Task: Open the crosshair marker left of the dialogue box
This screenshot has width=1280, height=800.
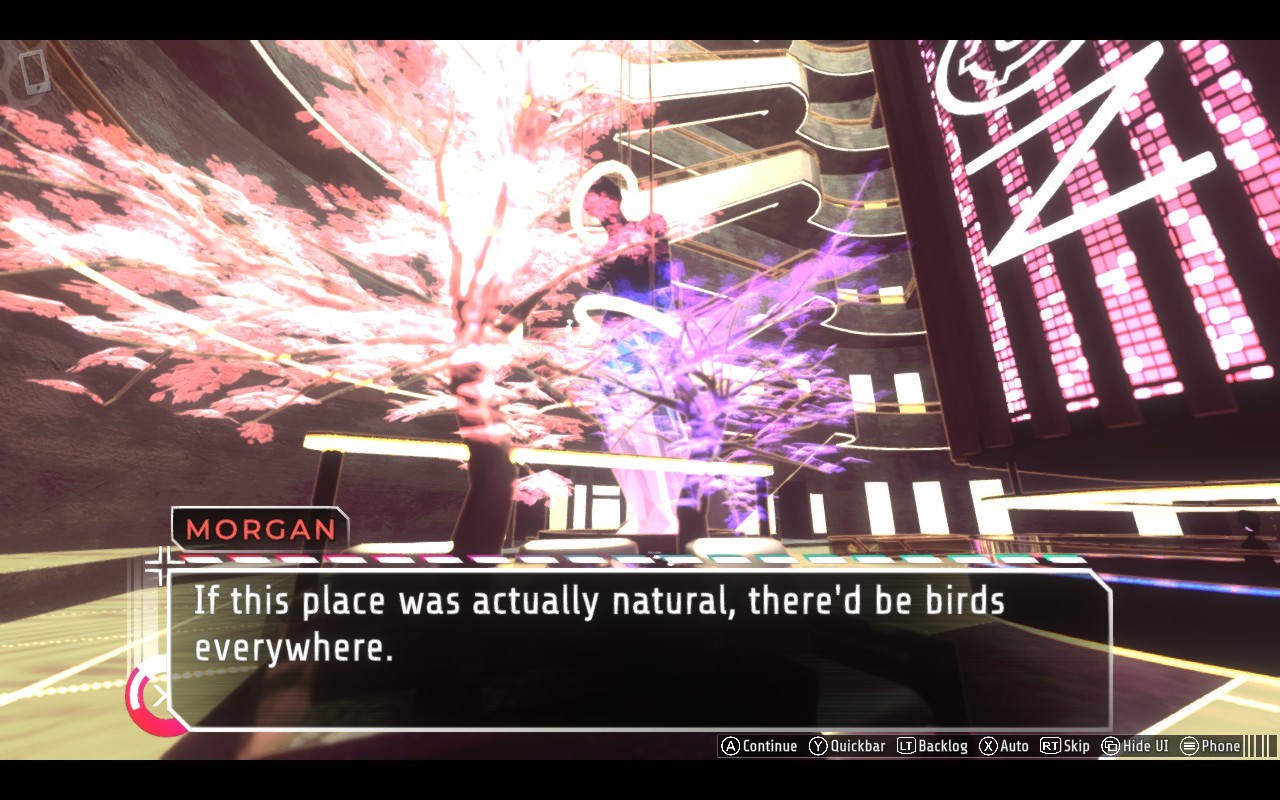Action: pos(160,568)
